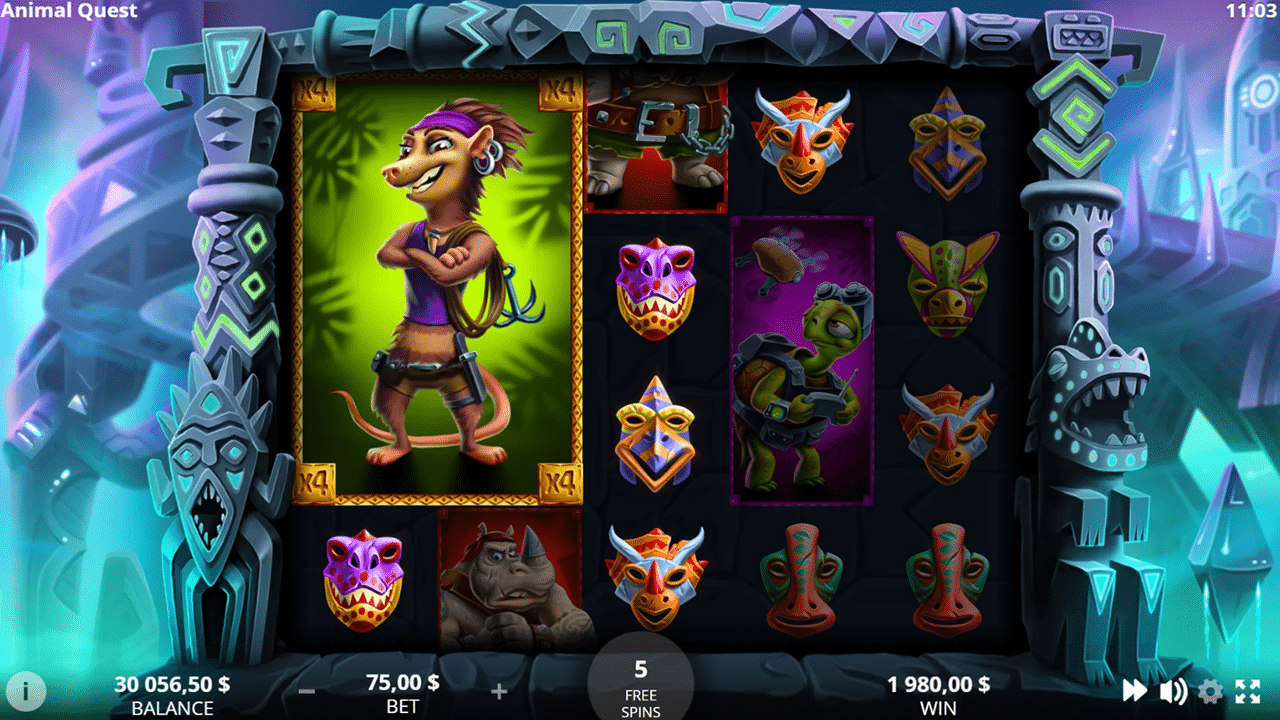The width and height of the screenshot is (1280, 720).
Task: Enable turbo spin mode
Action: [1135, 691]
